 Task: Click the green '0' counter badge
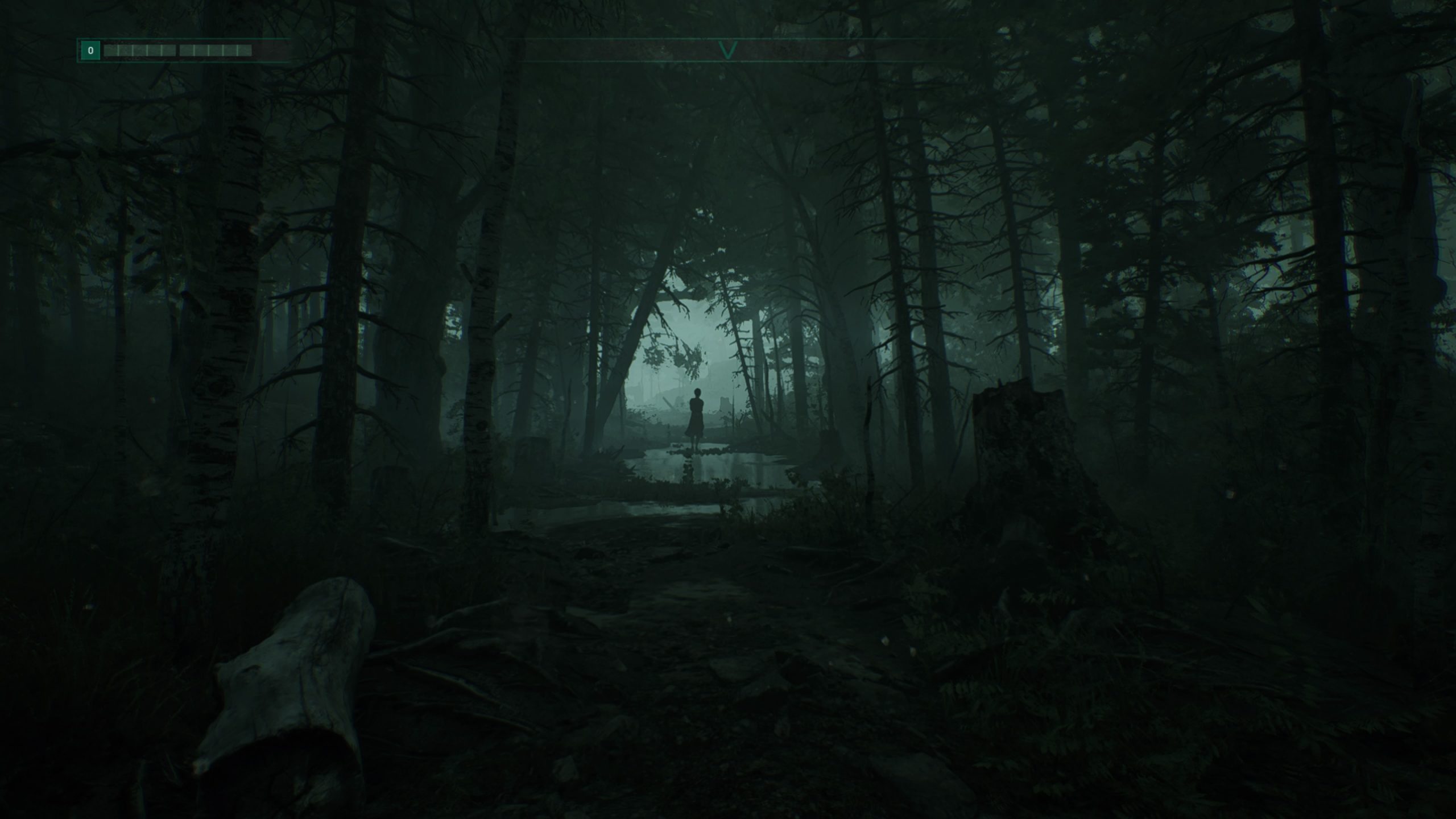pyautogui.click(x=91, y=50)
